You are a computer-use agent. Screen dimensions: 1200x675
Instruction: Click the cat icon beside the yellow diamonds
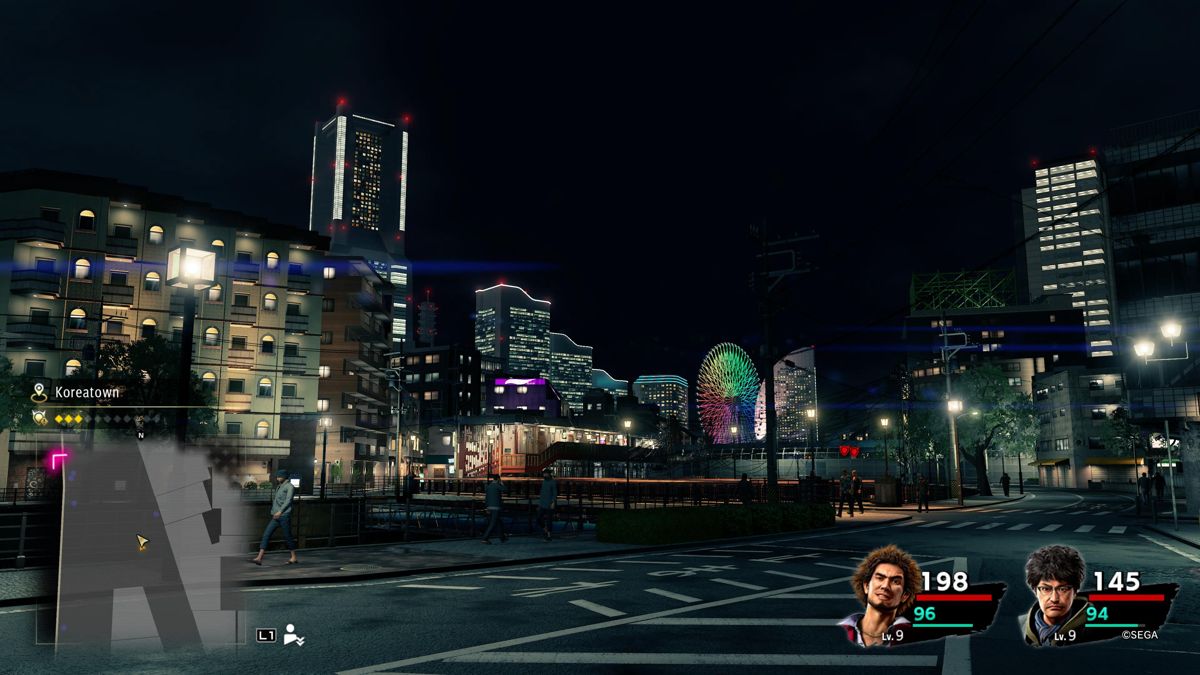[40, 418]
